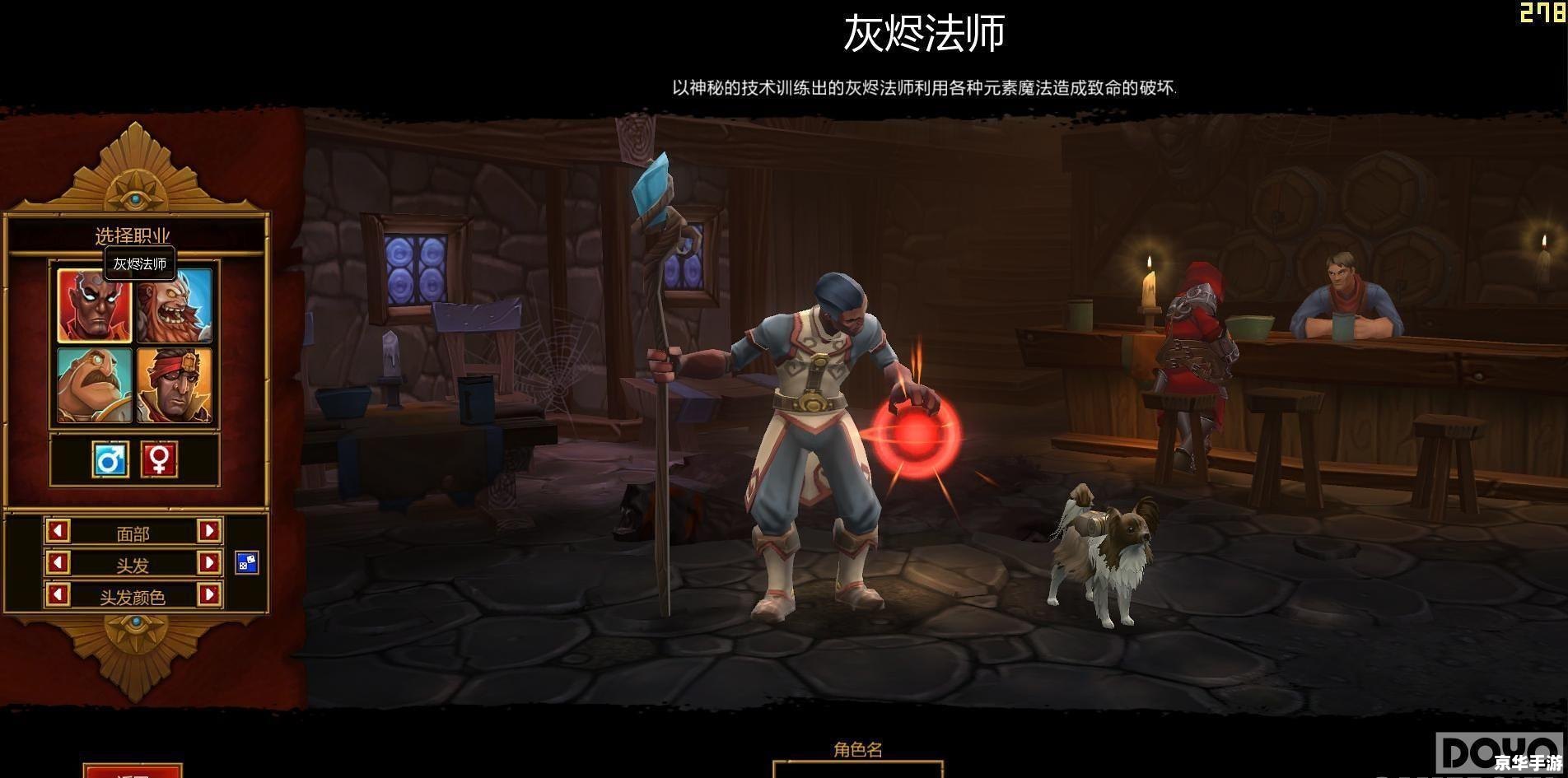Image resolution: width=1568 pixels, height=778 pixels.
Task: Choose the Berserker class portrait
Action: [175, 305]
